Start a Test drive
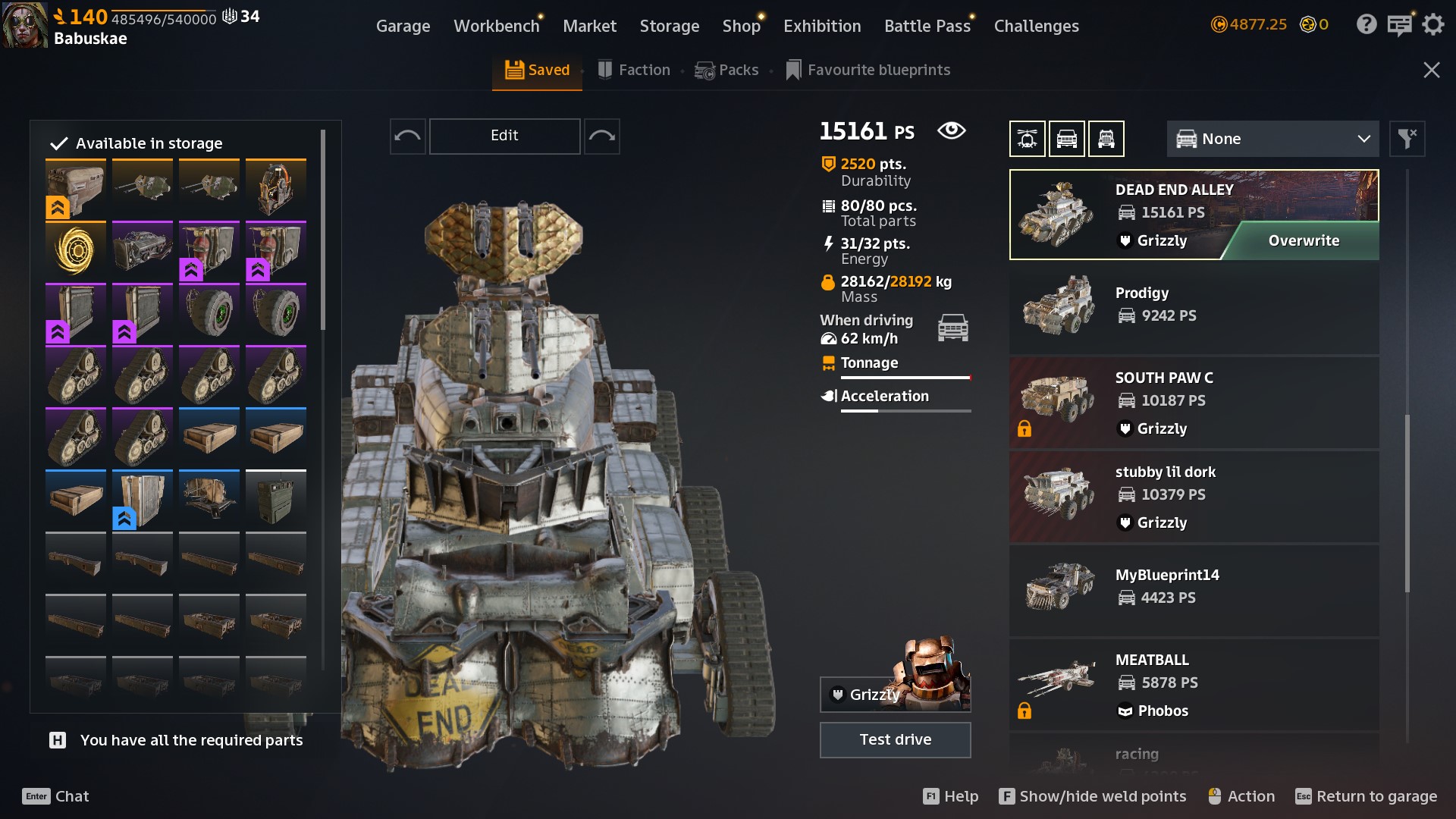 (x=895, y=739)
